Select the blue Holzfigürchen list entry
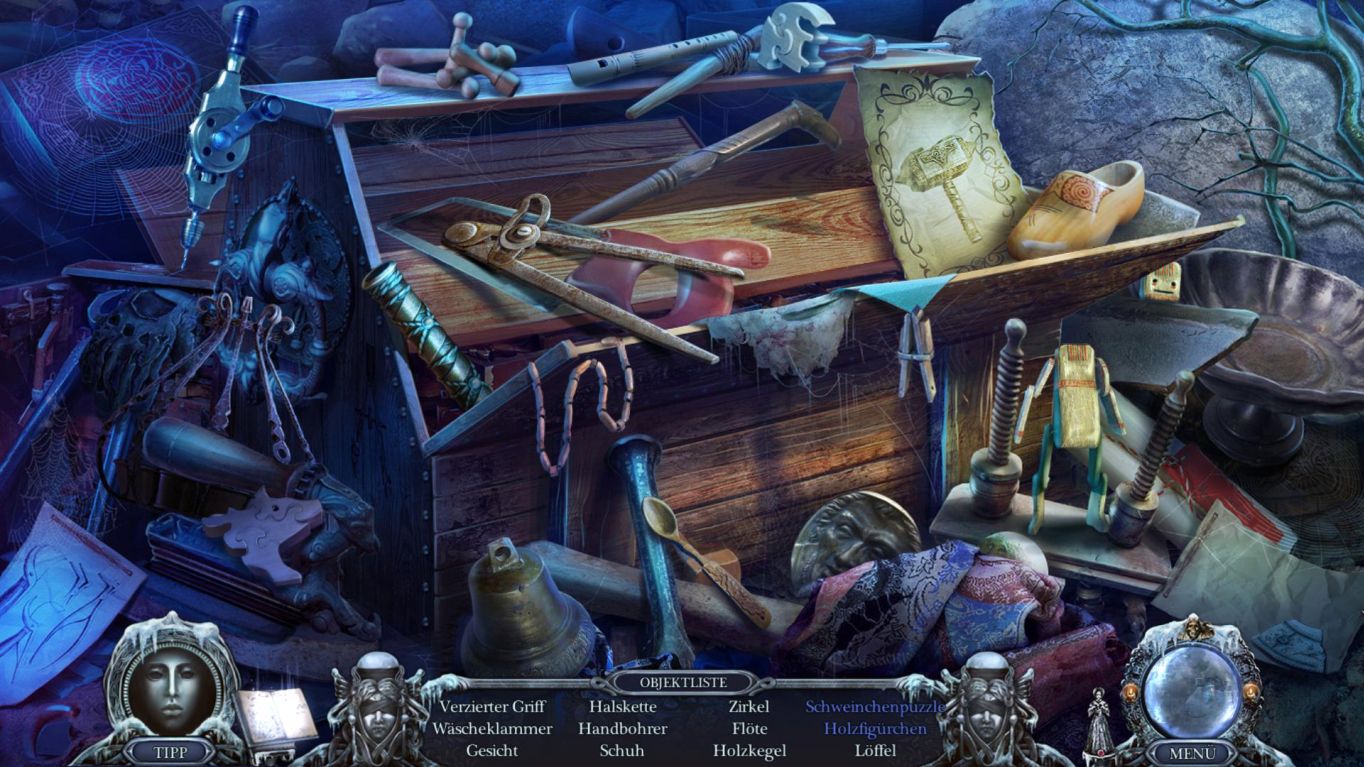 click(x=875, y=729)
